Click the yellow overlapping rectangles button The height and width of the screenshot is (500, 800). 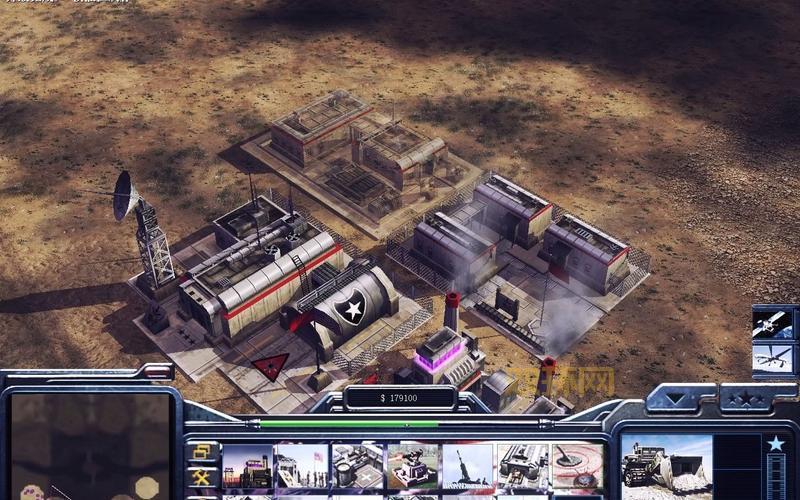201,452
